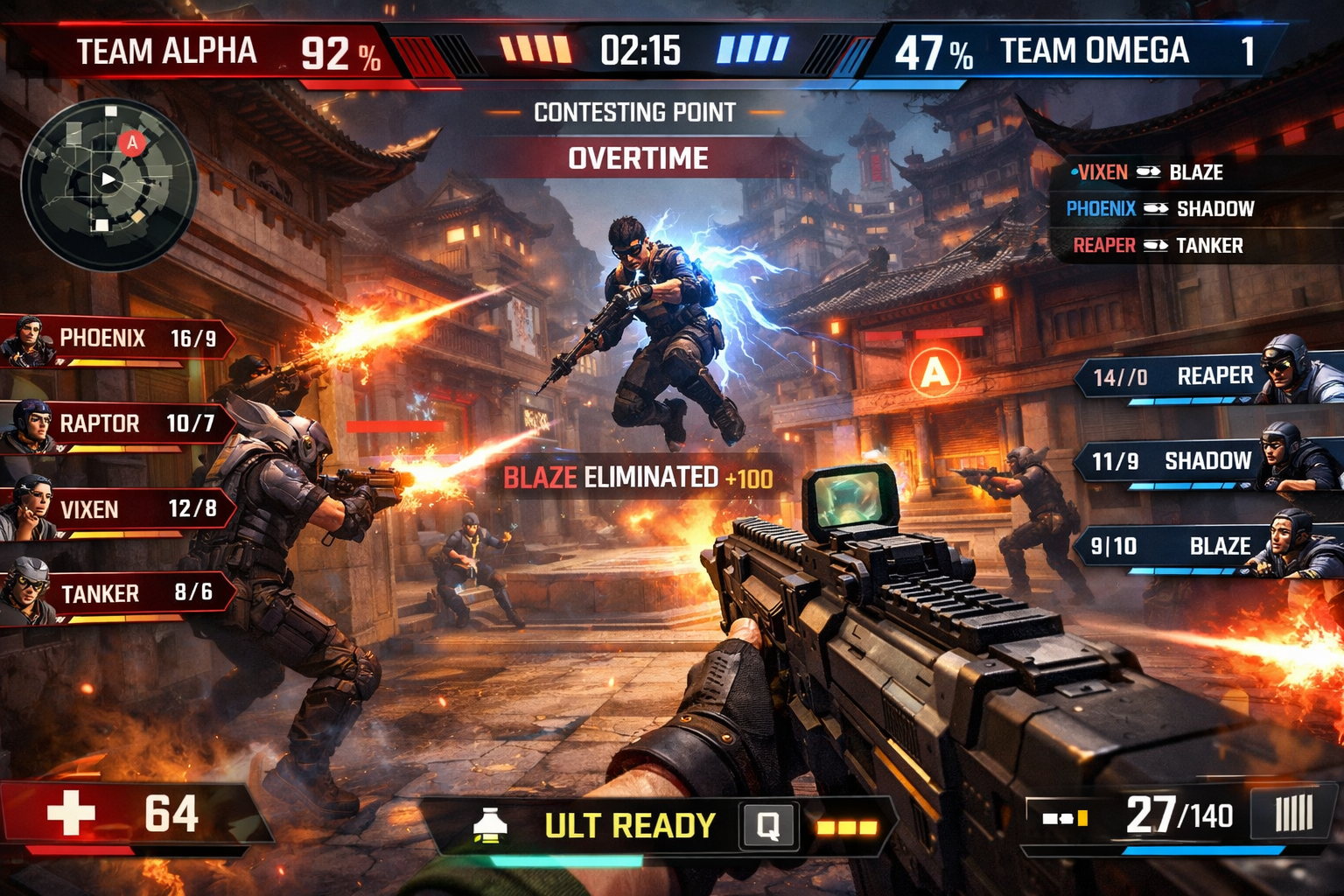
Task: Click the Reaper–Tanker kill feed entry
Action: click(x=1158, y=246)
